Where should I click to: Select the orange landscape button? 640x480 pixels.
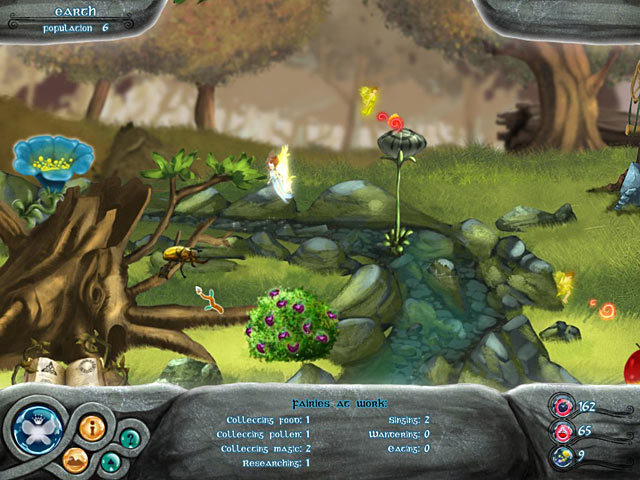click(77, 460)
